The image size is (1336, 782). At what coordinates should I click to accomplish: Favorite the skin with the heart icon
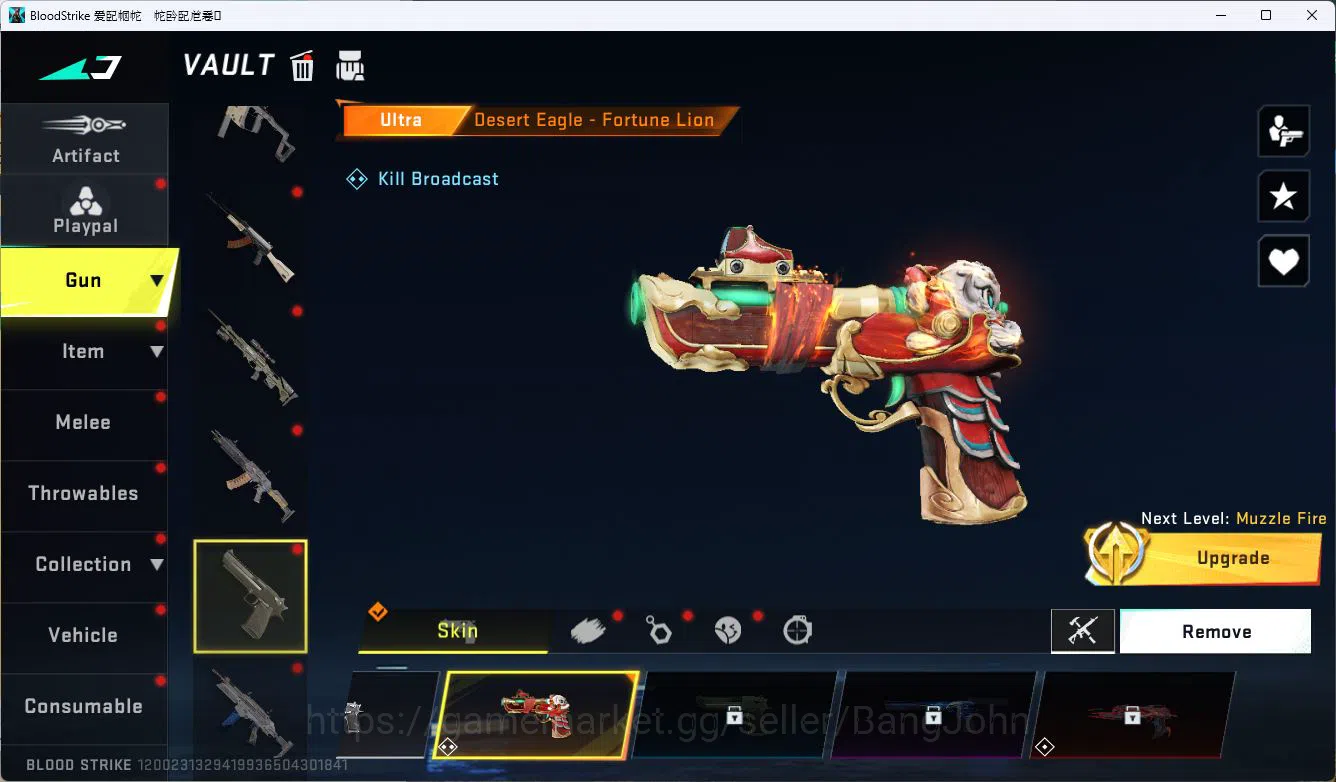coord(1283,261)
